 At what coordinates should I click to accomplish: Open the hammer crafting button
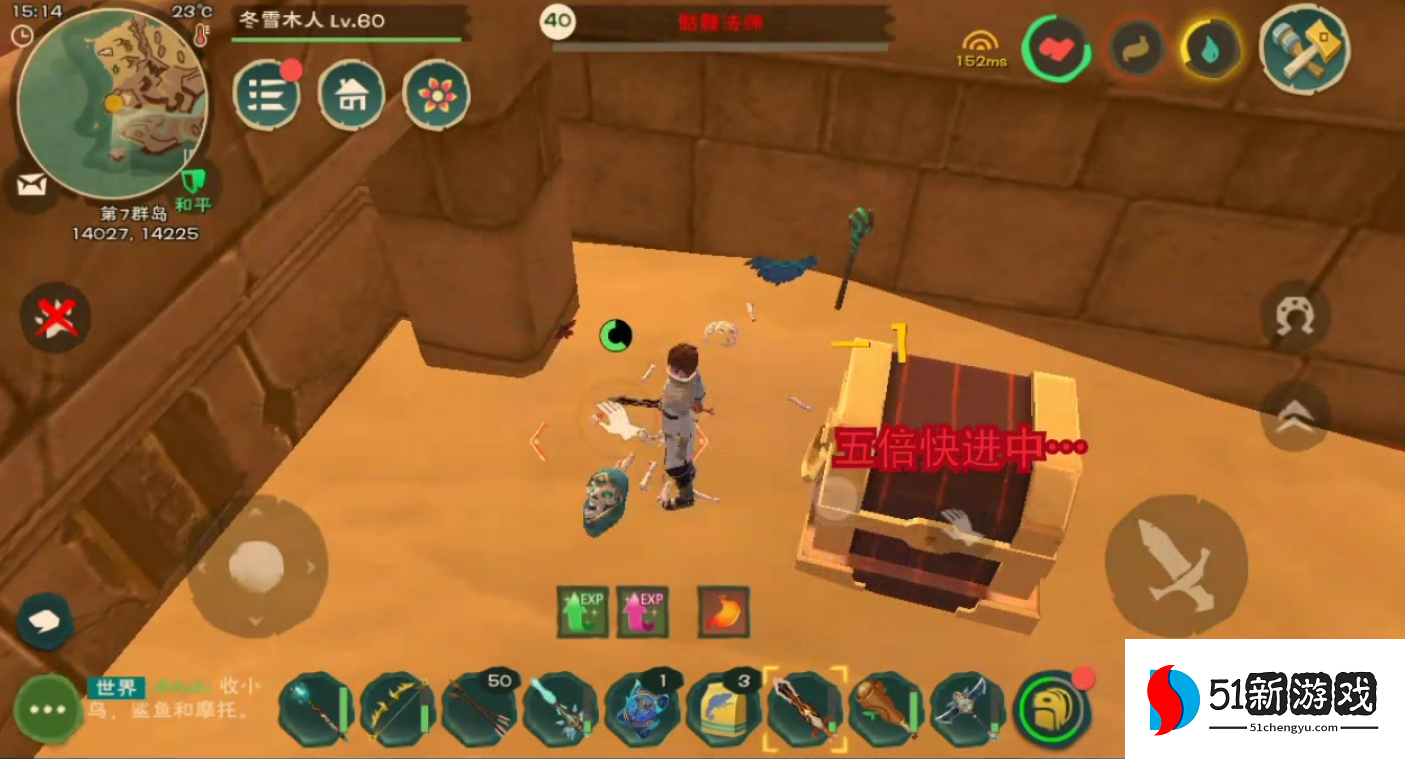point(1304,46)
